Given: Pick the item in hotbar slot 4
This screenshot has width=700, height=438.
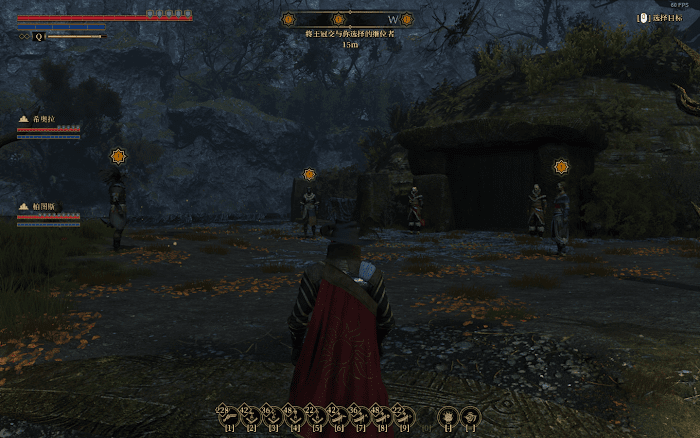Looking at the screenshot, I should coord(294,414).
